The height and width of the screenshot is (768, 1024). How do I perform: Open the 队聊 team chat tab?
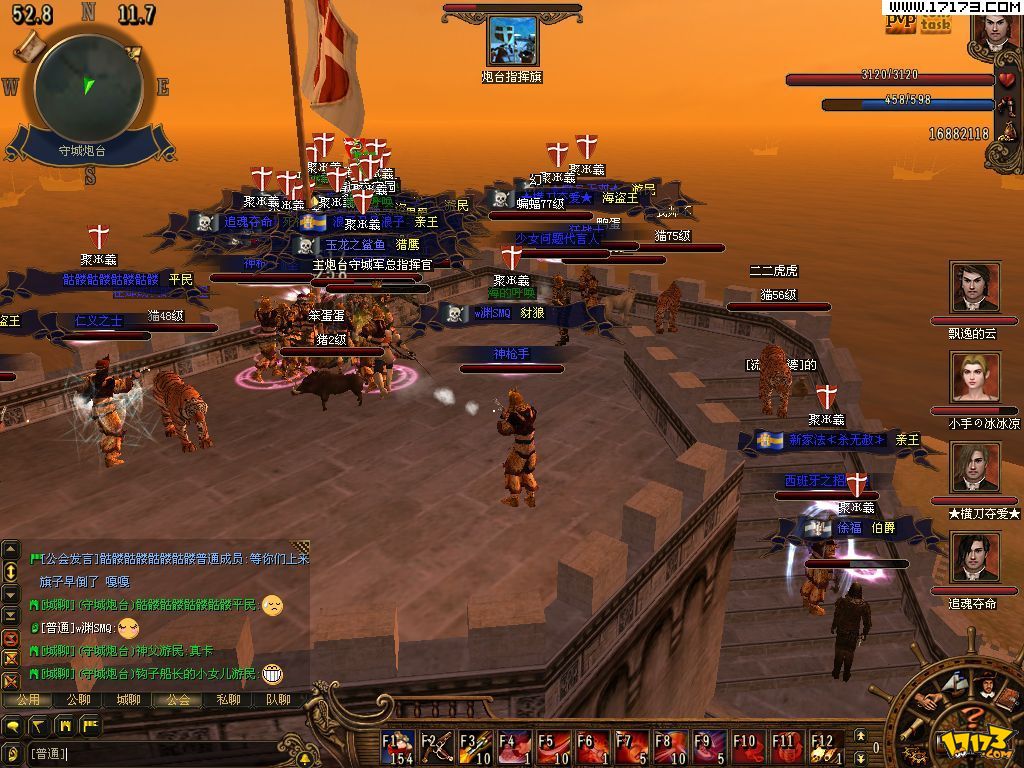(x=278, y=700)
